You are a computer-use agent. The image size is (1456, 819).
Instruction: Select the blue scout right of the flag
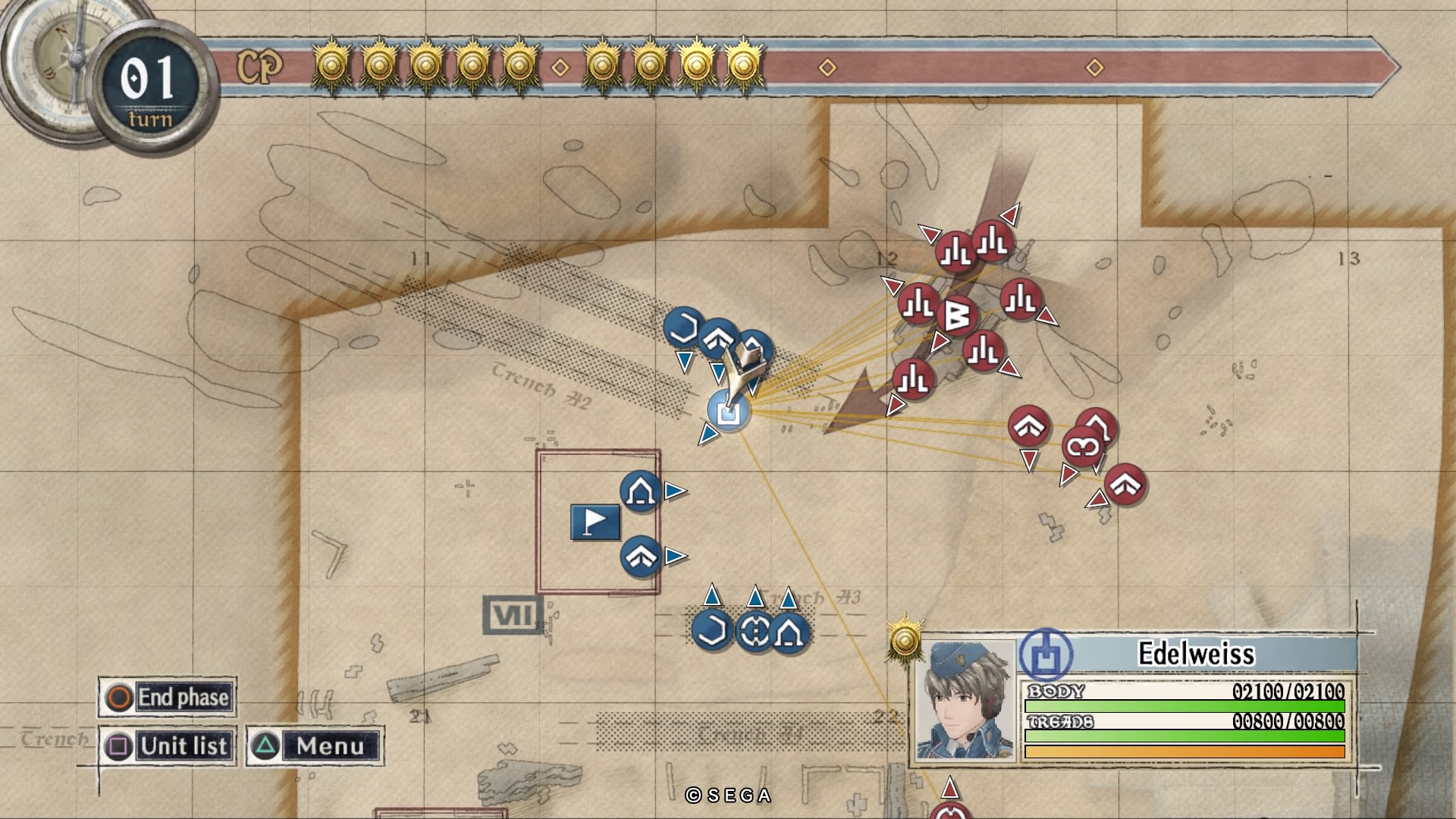click(640, 556)
